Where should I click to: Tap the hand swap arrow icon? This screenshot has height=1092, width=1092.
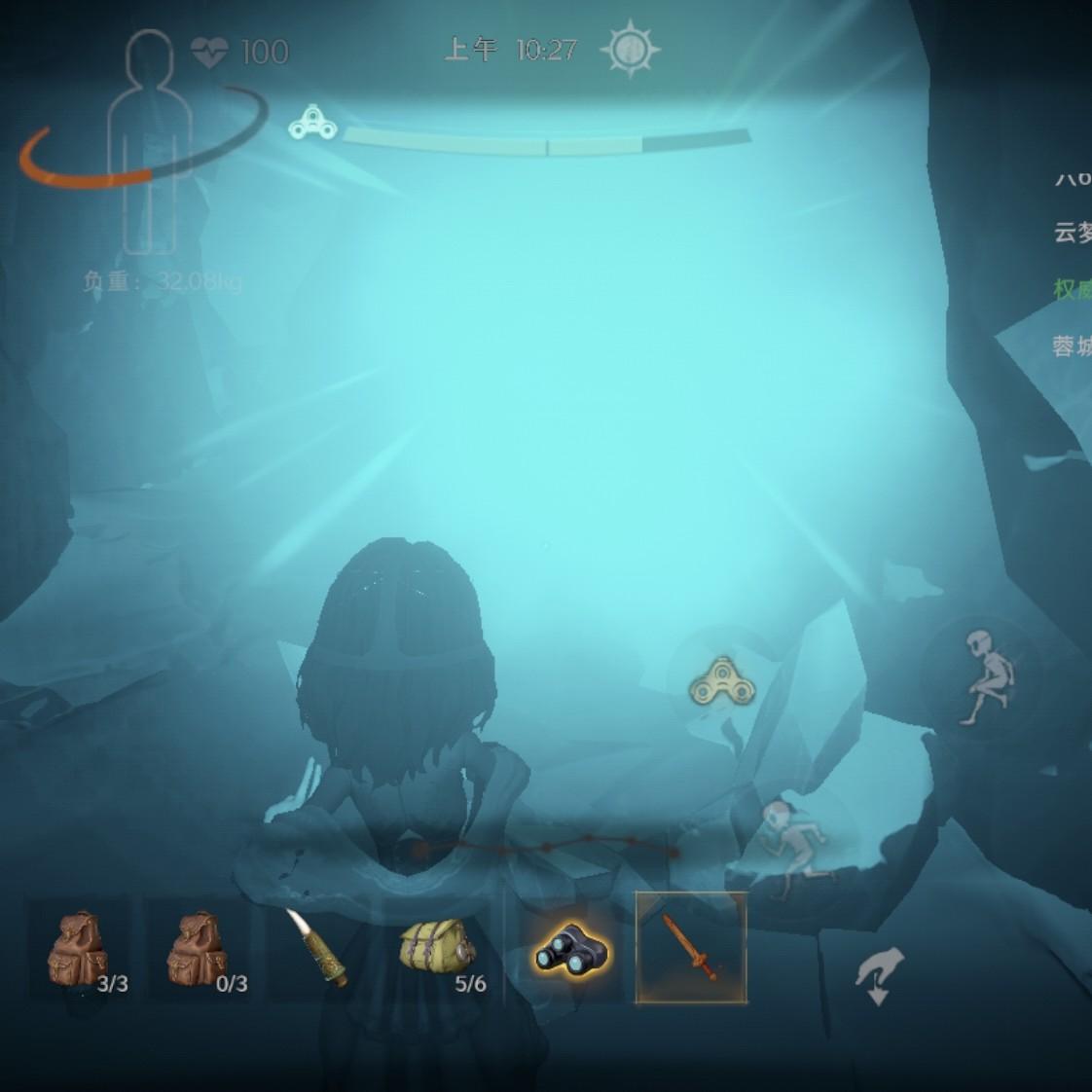(x=879, y=975)
